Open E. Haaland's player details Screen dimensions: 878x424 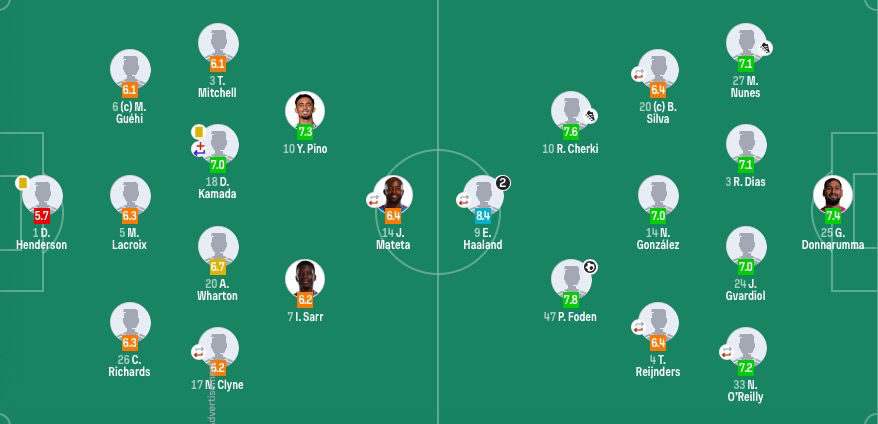pos(482,196)
